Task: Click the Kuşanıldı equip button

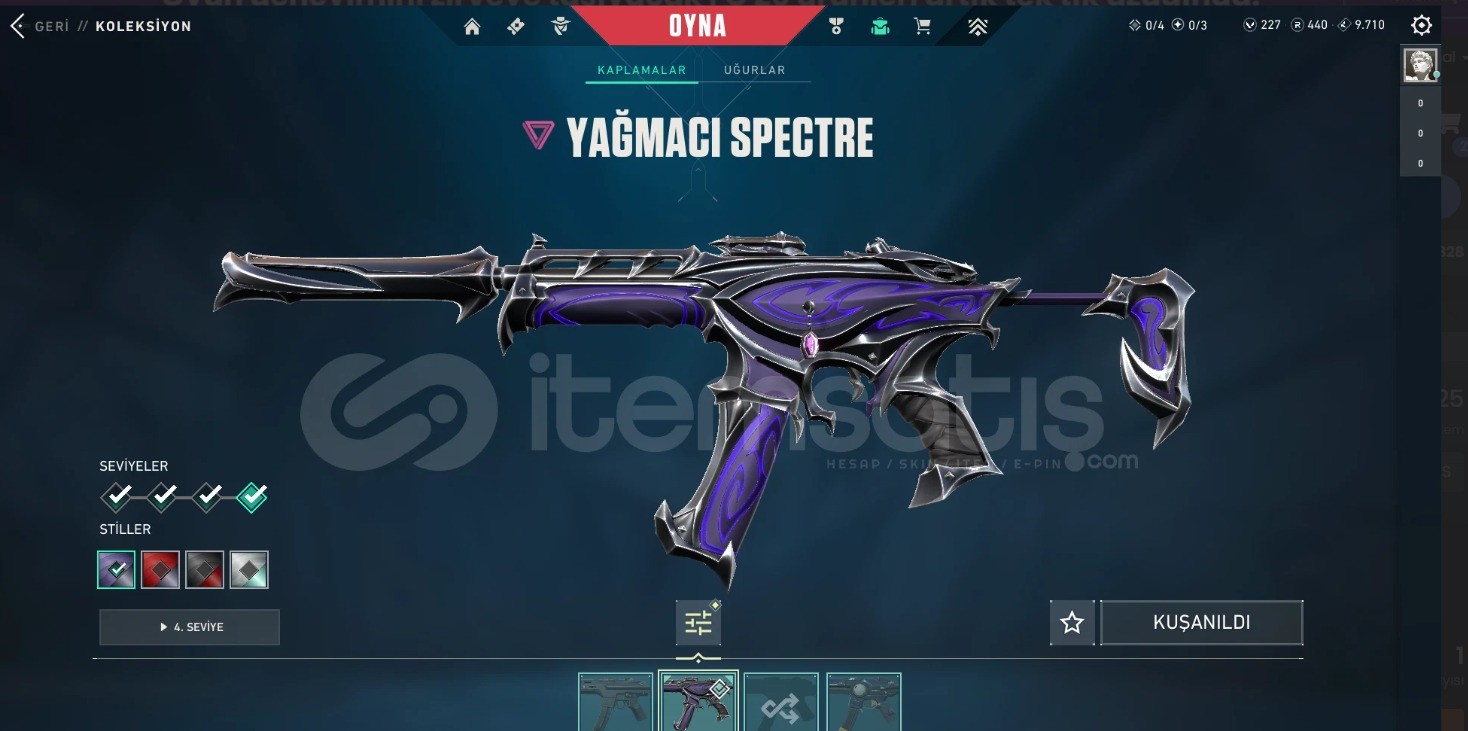Action: [x=1201, y=622]
